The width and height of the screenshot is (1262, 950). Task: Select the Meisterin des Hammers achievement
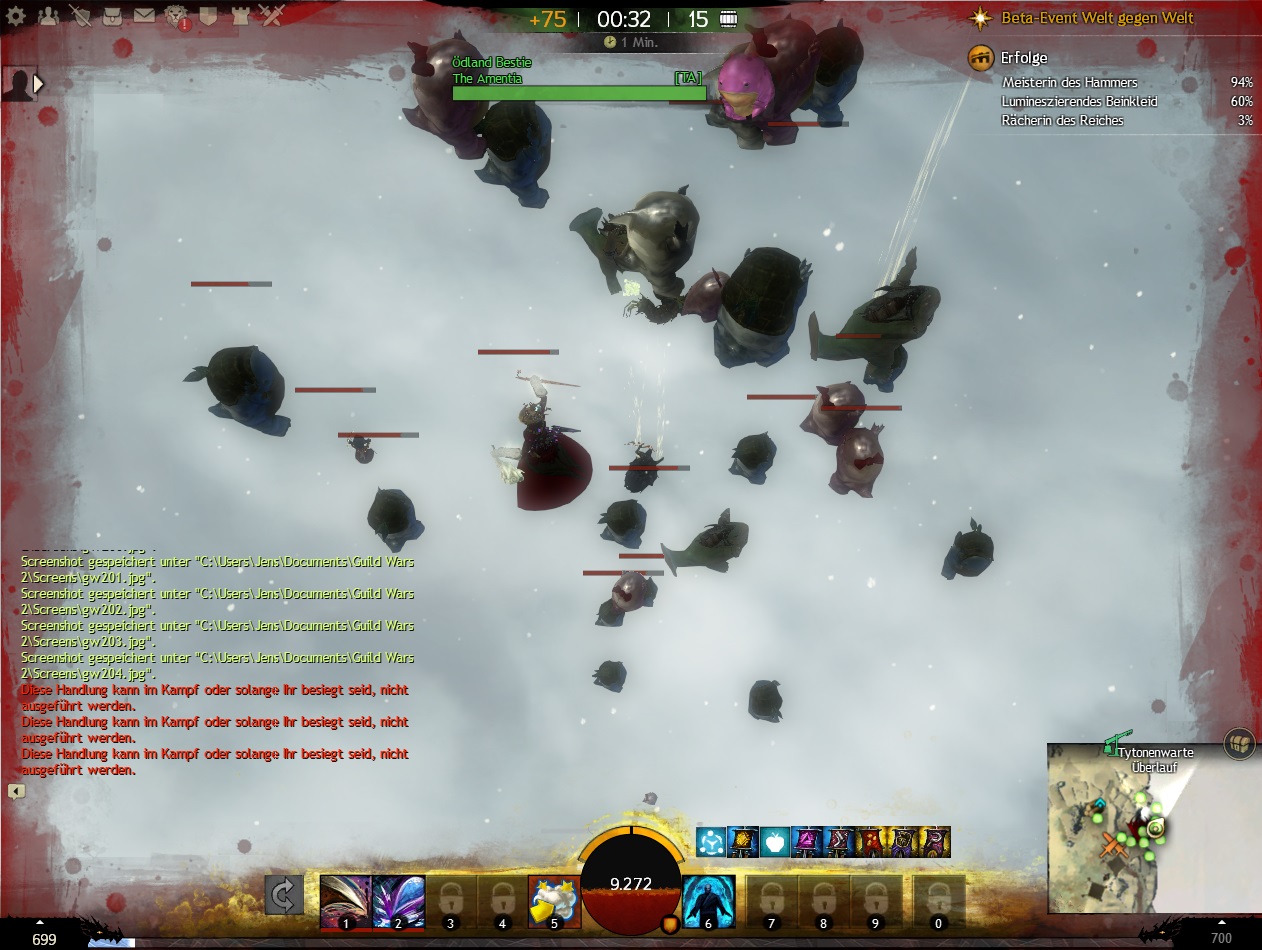[1069, 83]
